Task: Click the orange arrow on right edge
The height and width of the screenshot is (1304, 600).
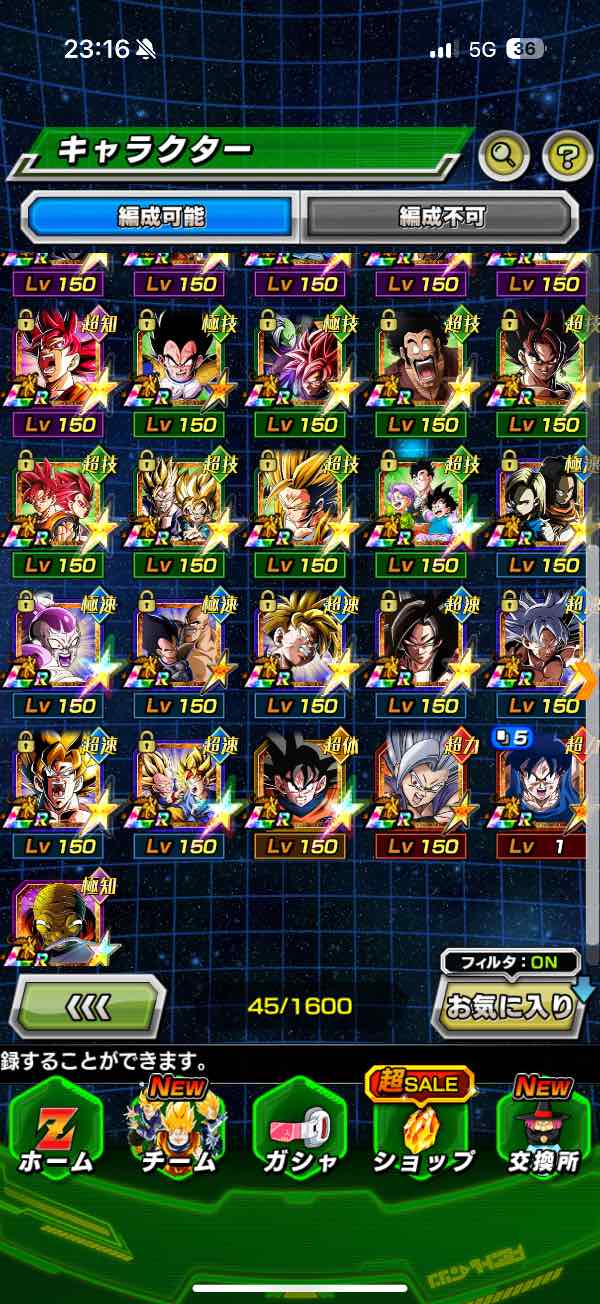Action: tap(587, 680)
